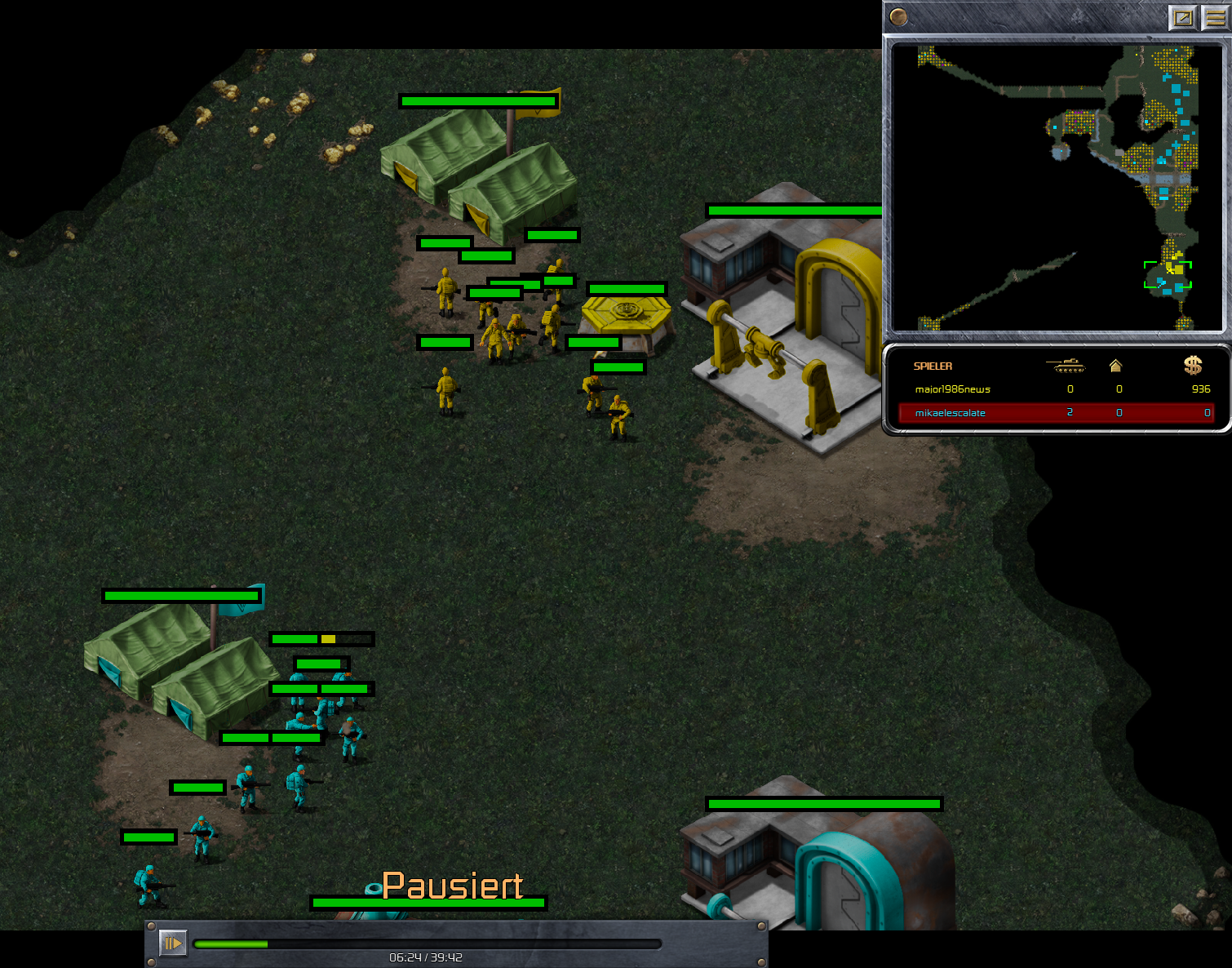Click the replay progress bar
This screenshot has width=1232, height=968.
tap(427, 944)
